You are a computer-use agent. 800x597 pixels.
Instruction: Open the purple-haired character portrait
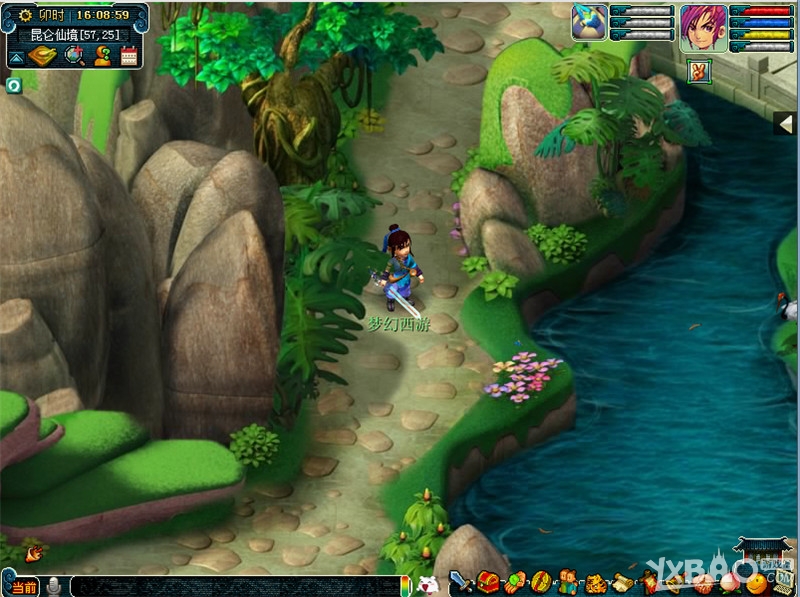703,27
